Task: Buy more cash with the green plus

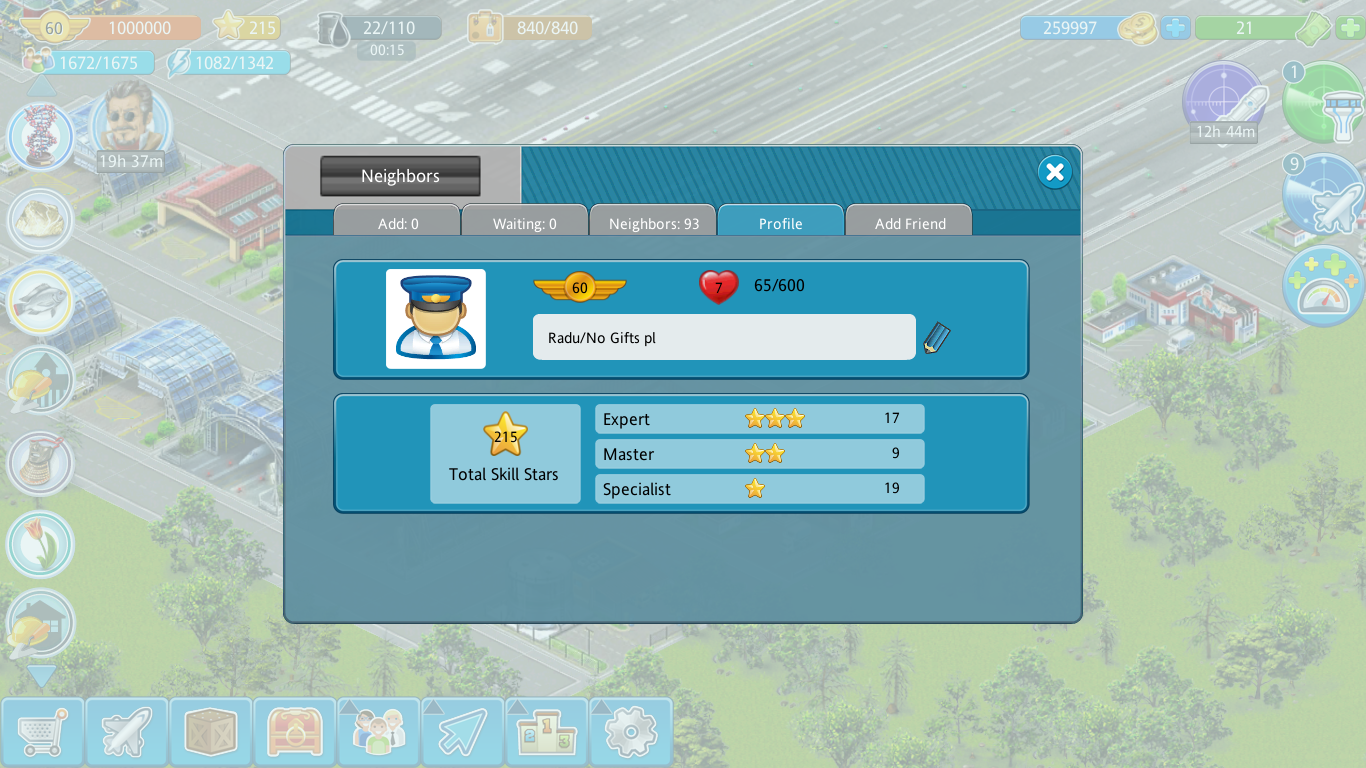Action: [1349, 28]
